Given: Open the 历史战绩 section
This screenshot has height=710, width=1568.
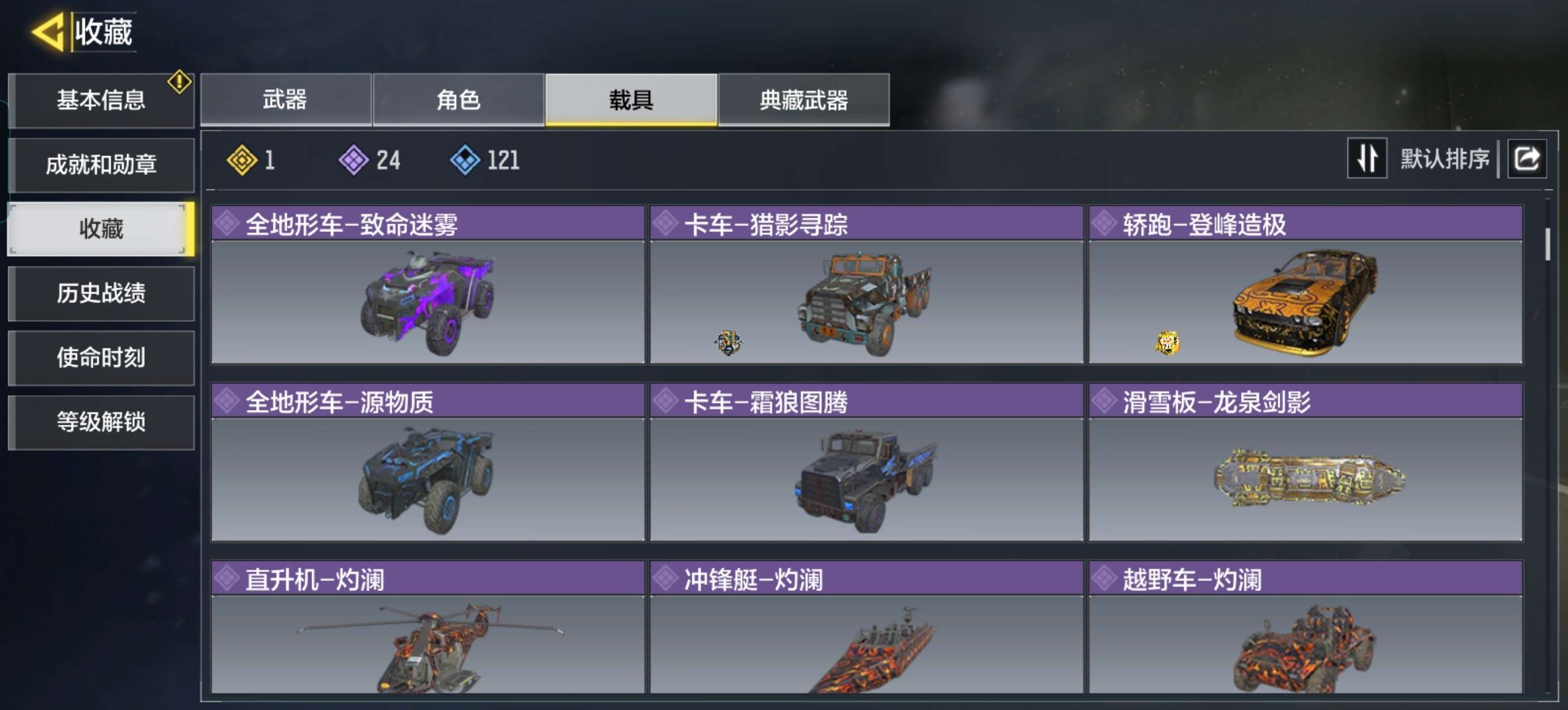Looking at the screenshot, I should pos(101,293).
